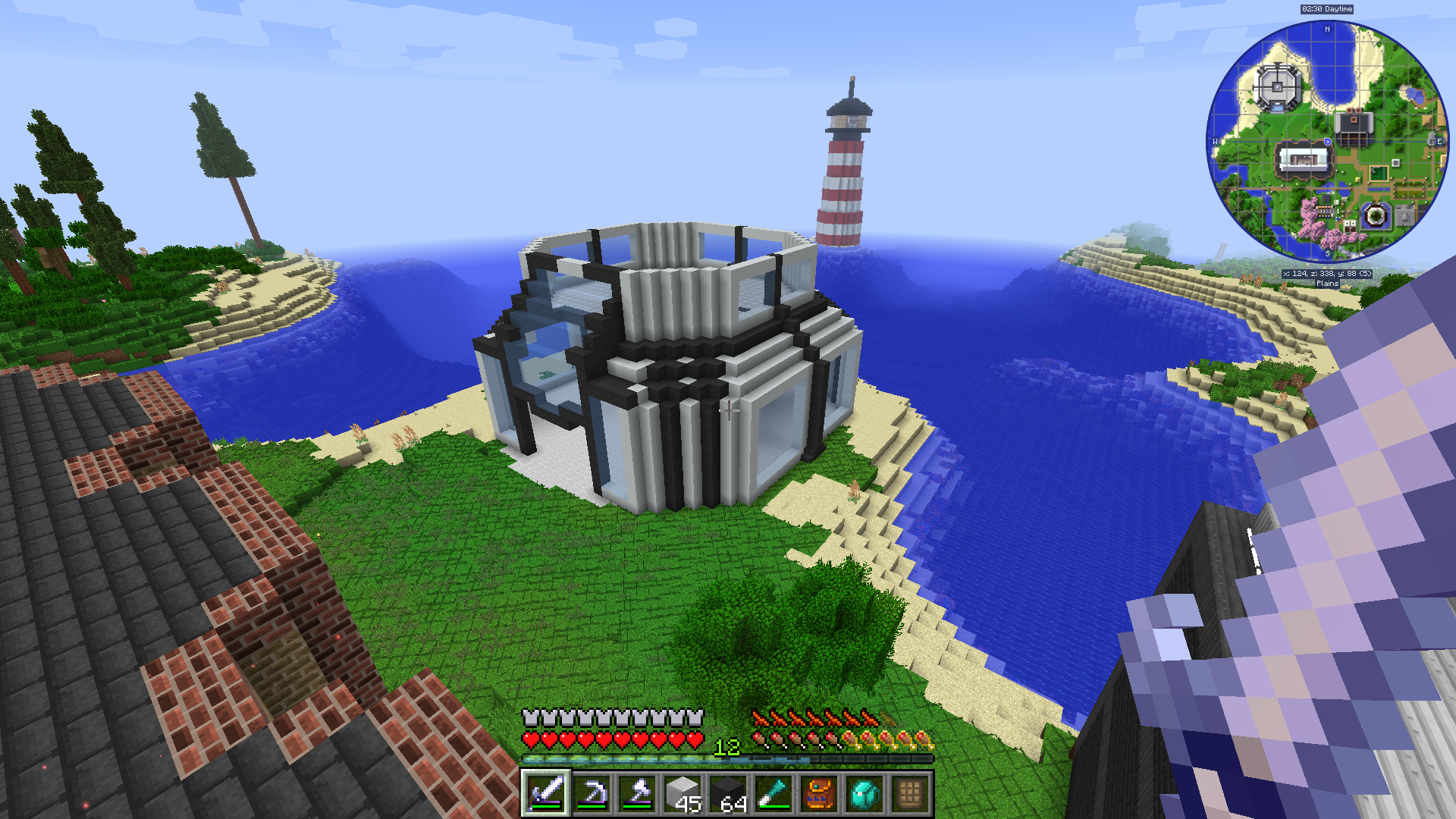
Task: Select the orange backpack slot
Action: pos(819,793)
